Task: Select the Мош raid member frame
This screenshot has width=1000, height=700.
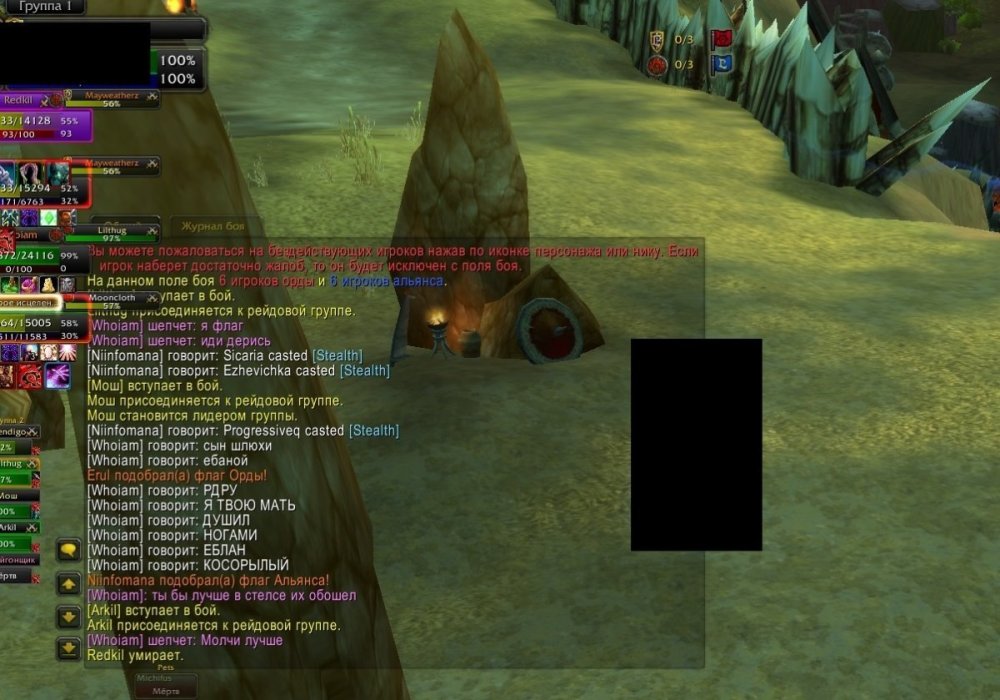Action: [x=20, y=497]
